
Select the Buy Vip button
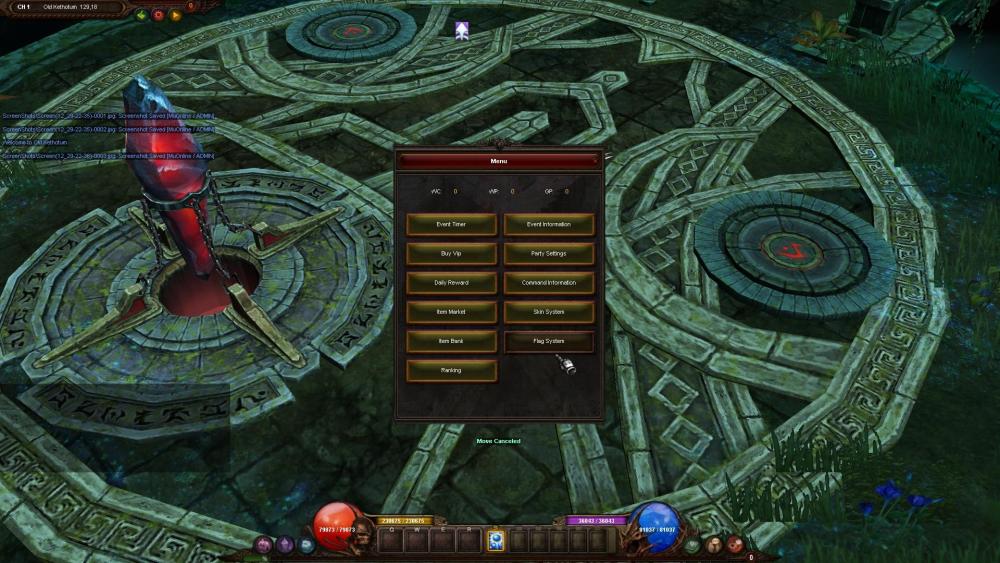(451, 254)
